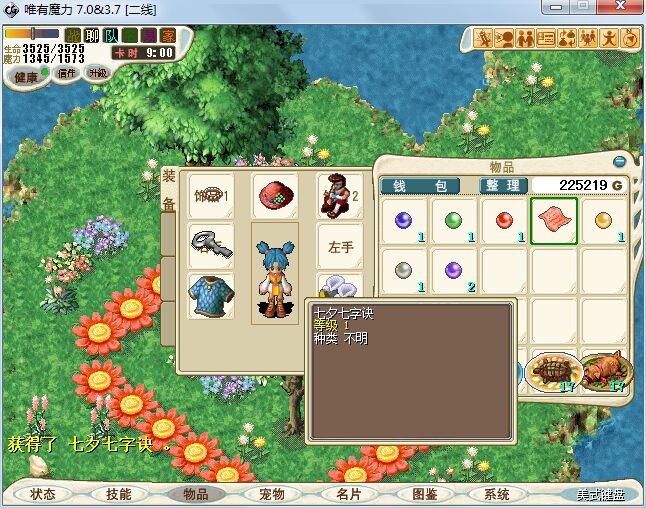Select the turtle dish item slot
Viewport: 646px width, 508px height.
point(553,371)
